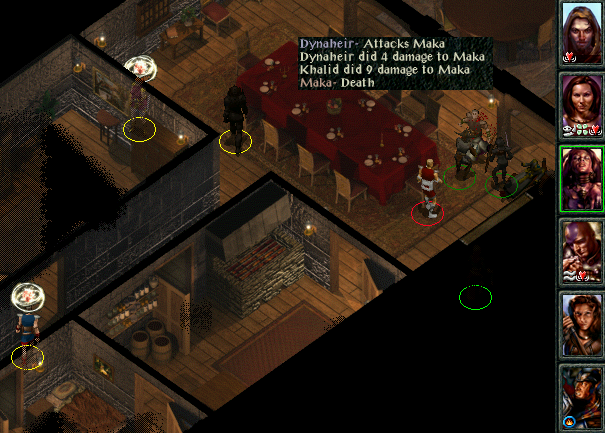Select the dark-haired woman's party portrait

point(581,105)
